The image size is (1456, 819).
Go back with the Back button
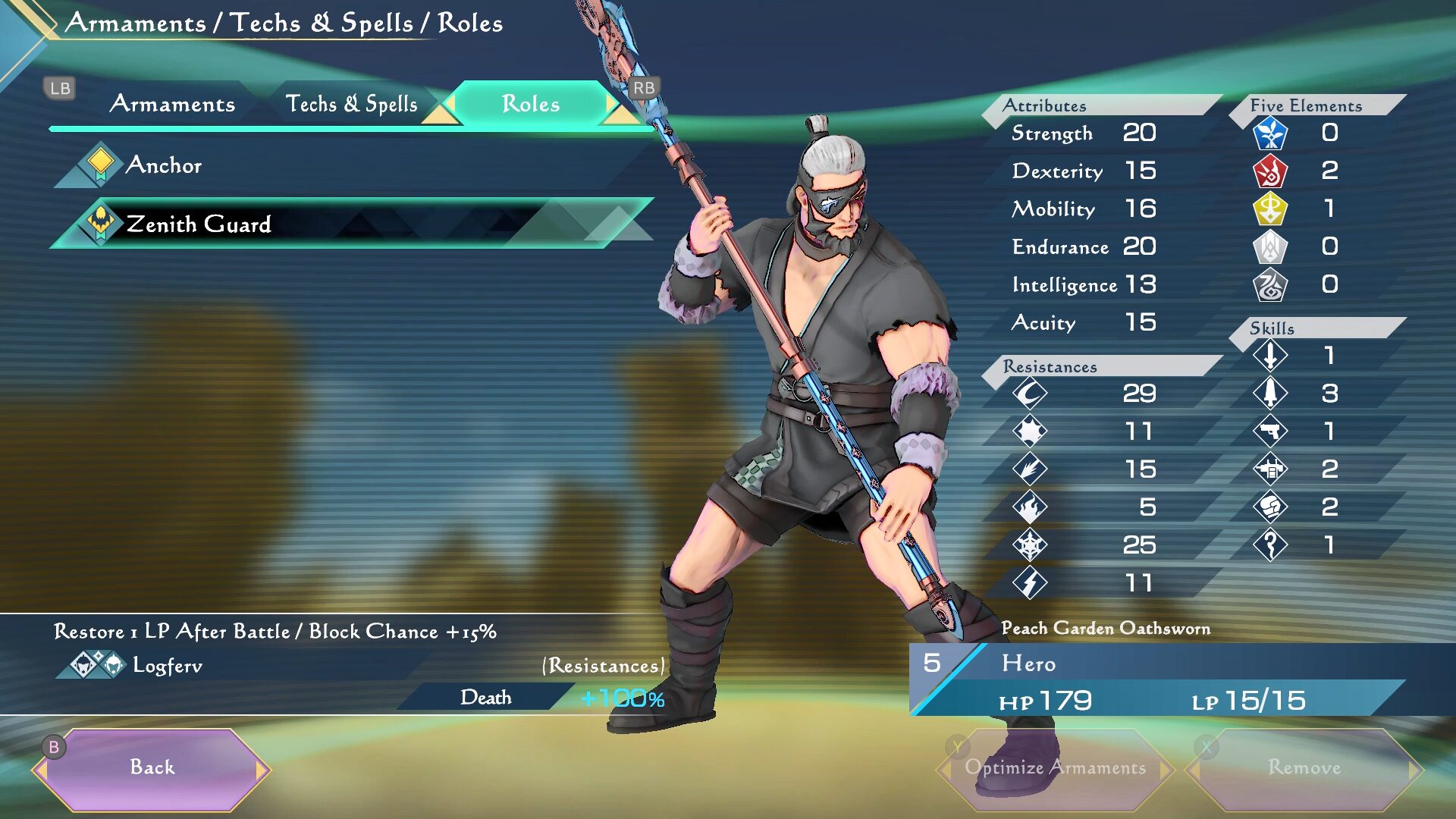[x=152, y=767]
